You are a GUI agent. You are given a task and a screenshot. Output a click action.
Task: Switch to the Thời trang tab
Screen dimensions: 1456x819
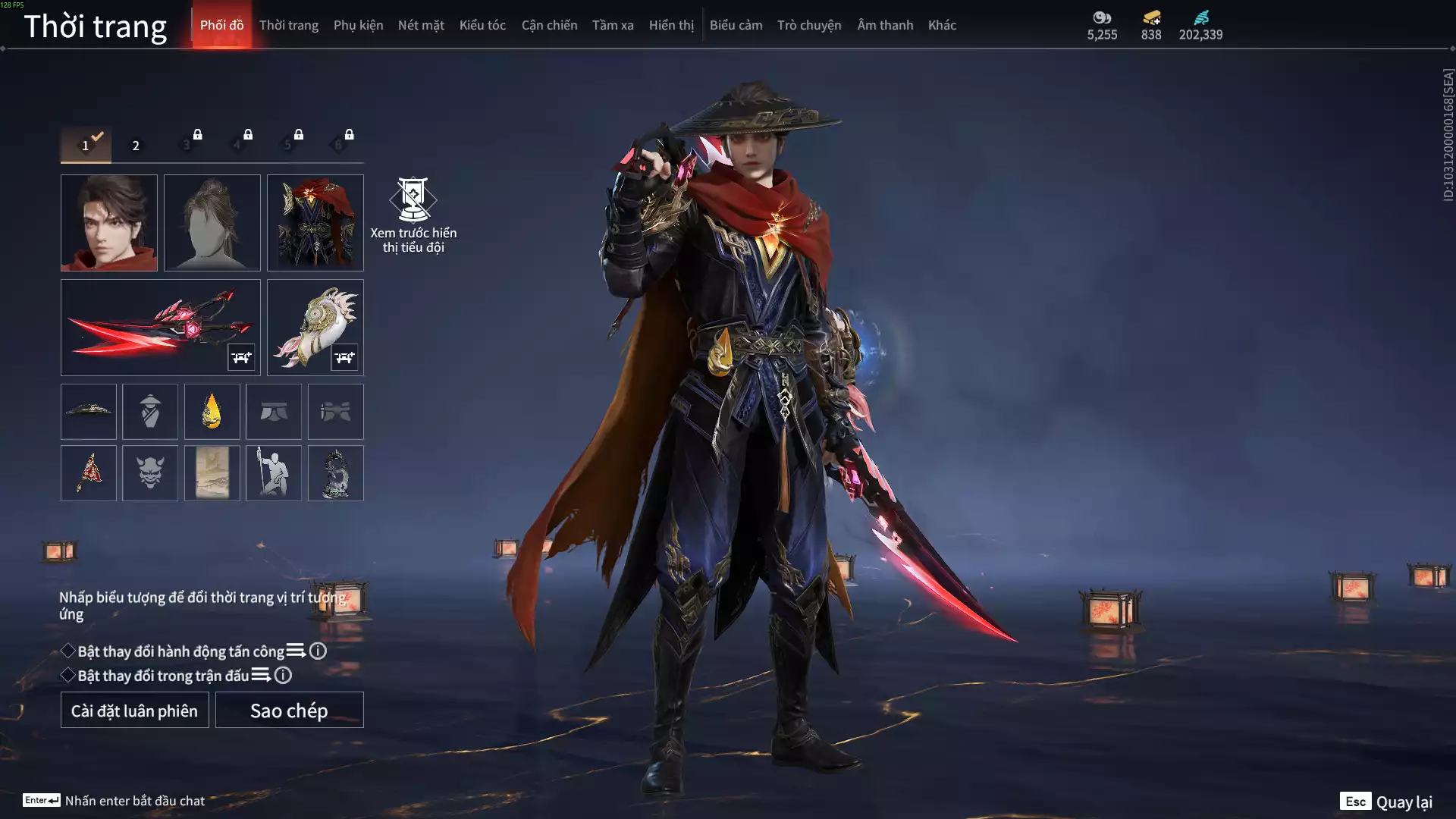(x=288, y=25)
